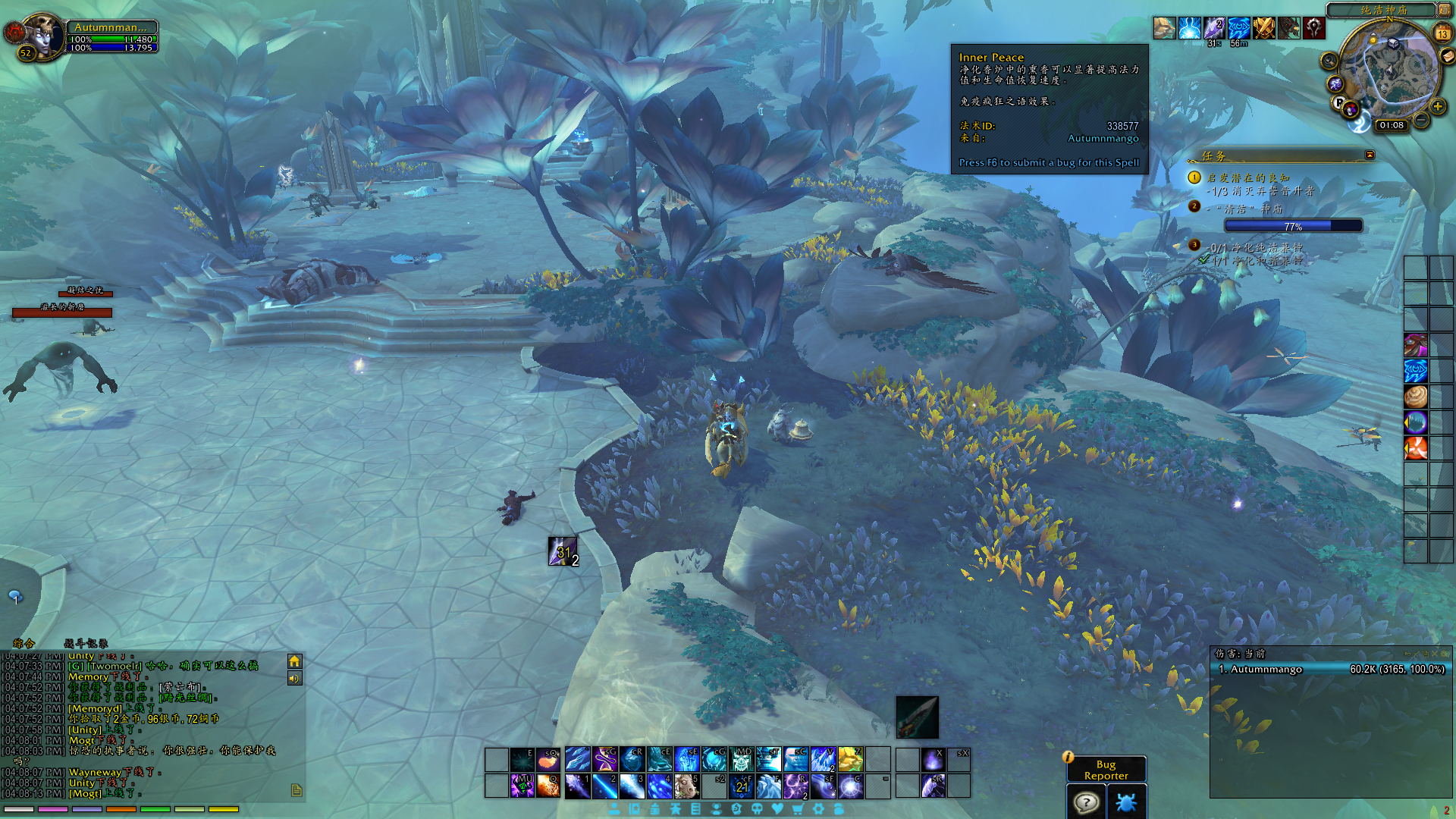1456x819 pixels.
Task: Click the yellow house chat button
Action: tap(294, 661)
